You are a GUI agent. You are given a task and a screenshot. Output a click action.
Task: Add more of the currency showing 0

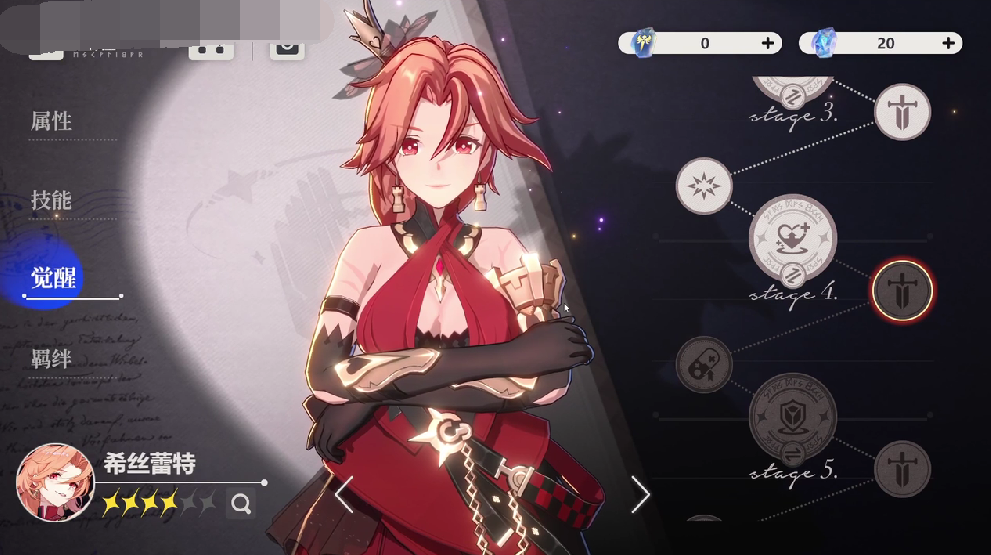(768, 43)
